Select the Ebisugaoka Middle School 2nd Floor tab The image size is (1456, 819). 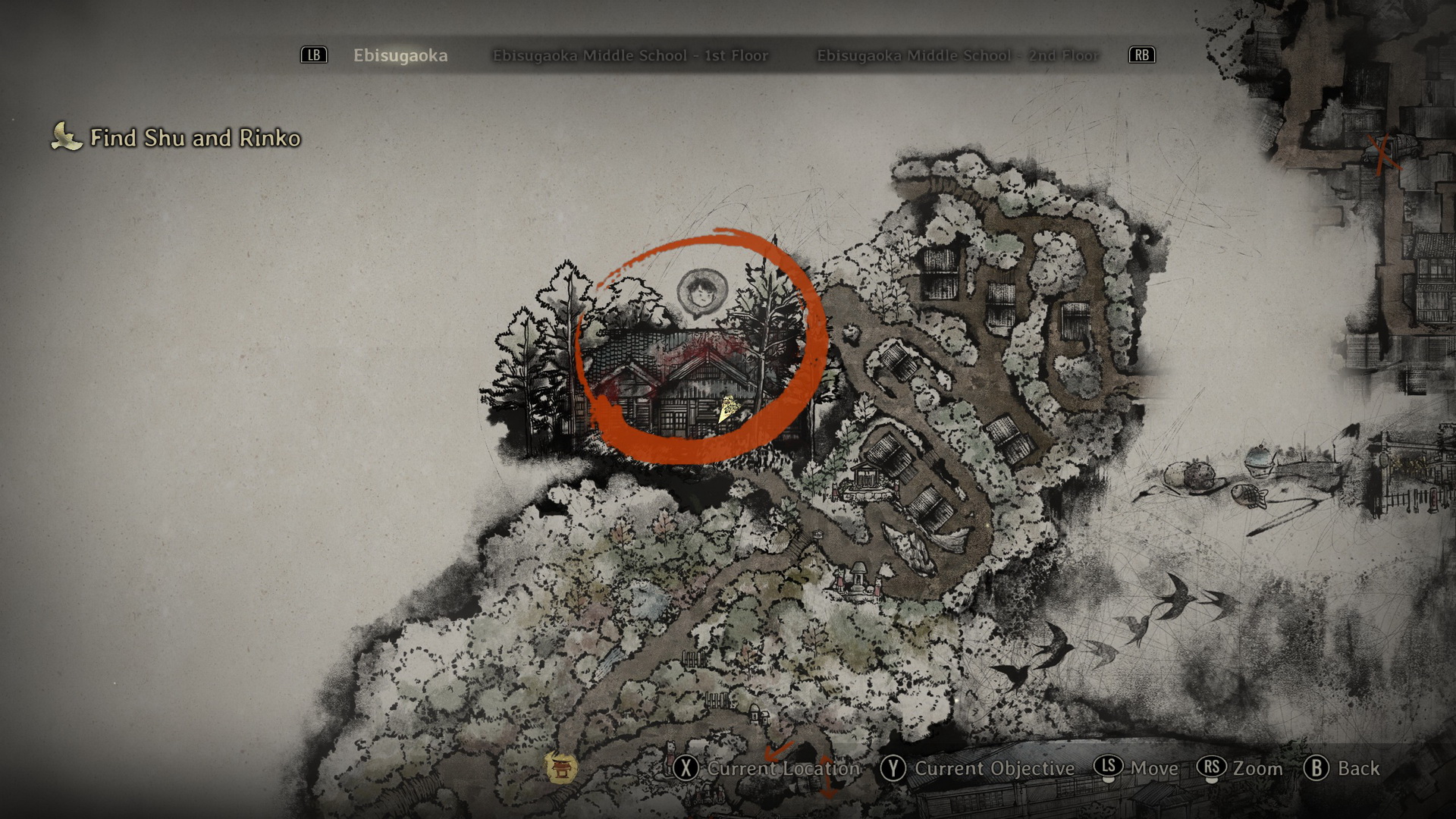(958, 55)
